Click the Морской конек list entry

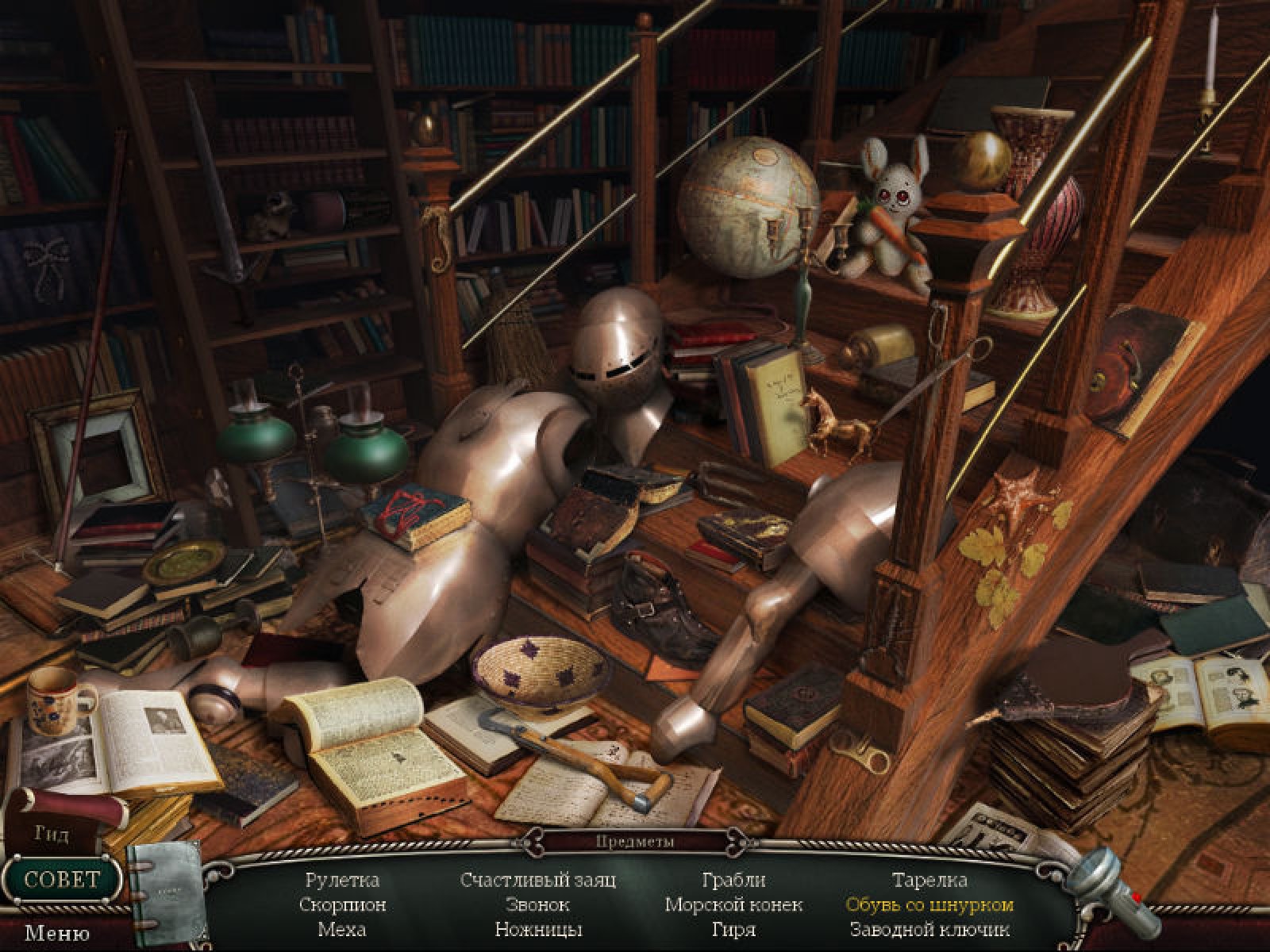click(x=733, y=904)
